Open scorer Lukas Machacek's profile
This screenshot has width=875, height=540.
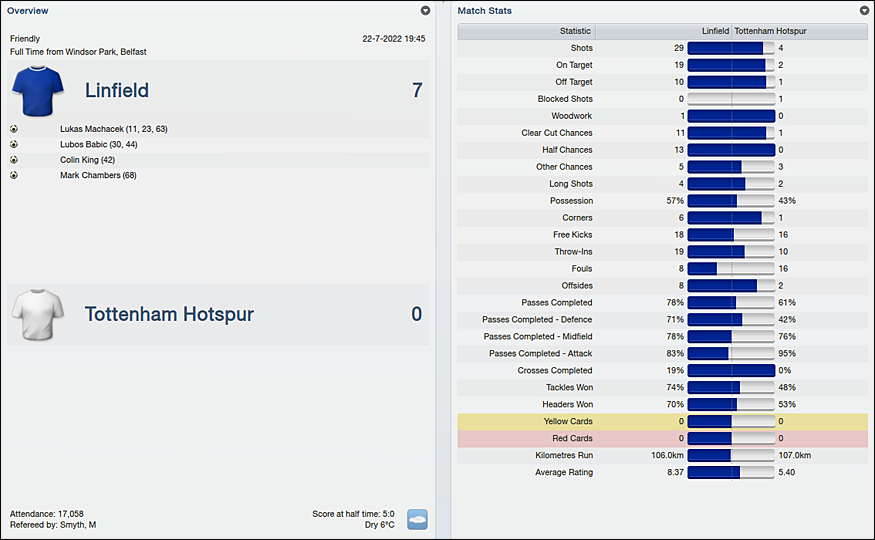pos(113,129)
